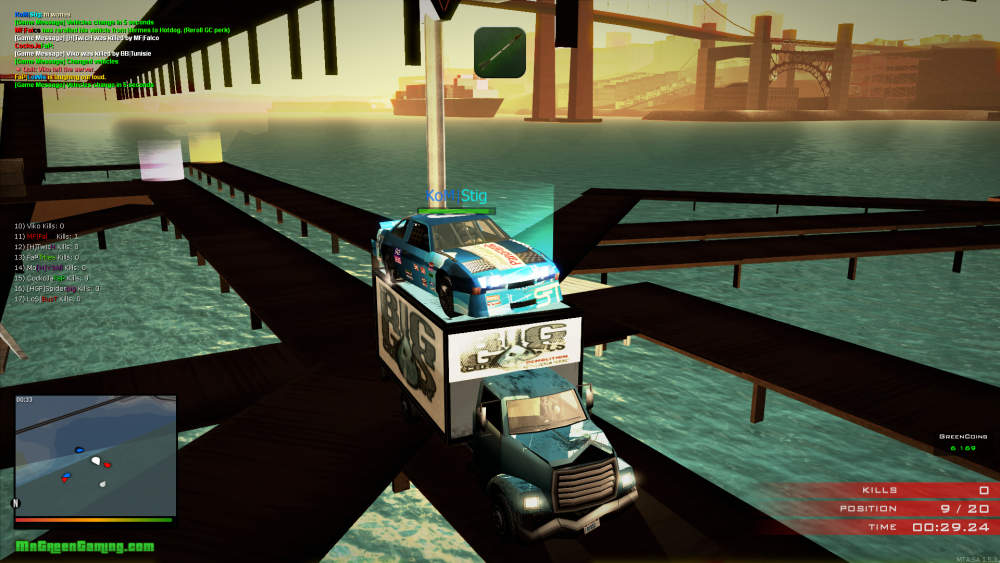
Task: Click the minimap radar
Action: 96,455
